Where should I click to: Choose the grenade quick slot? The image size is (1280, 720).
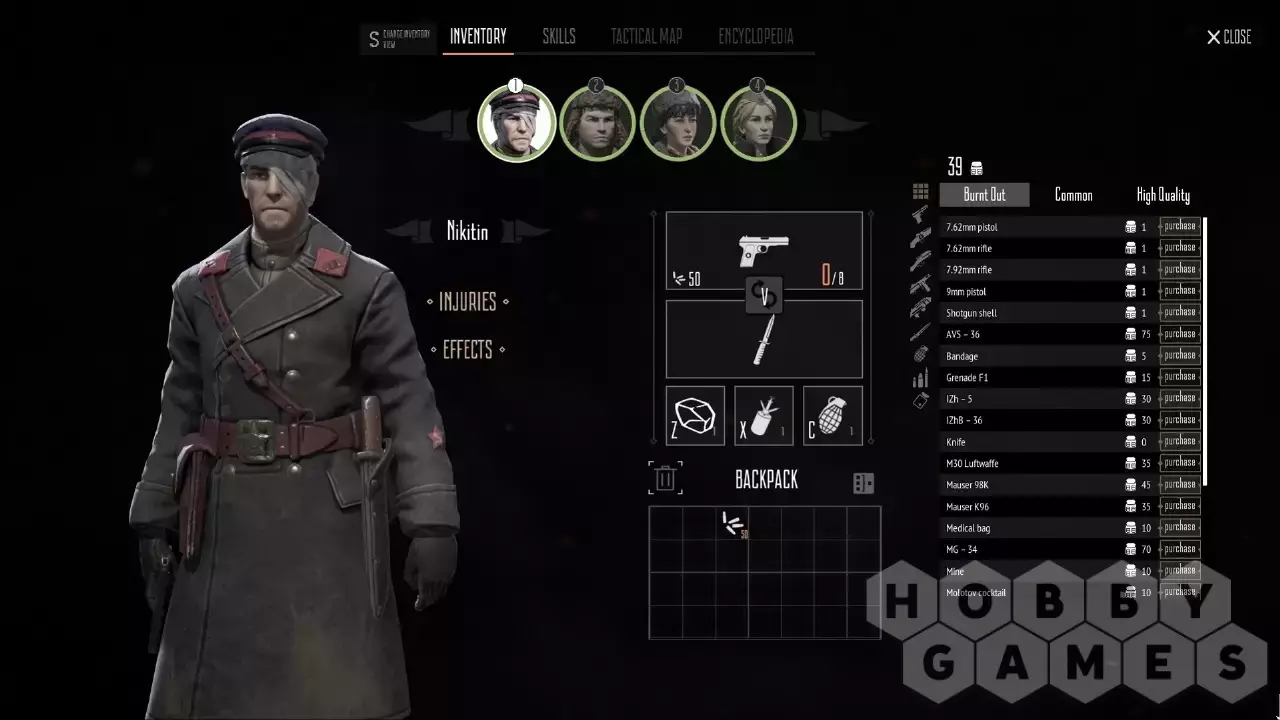[x=832, y=415]
